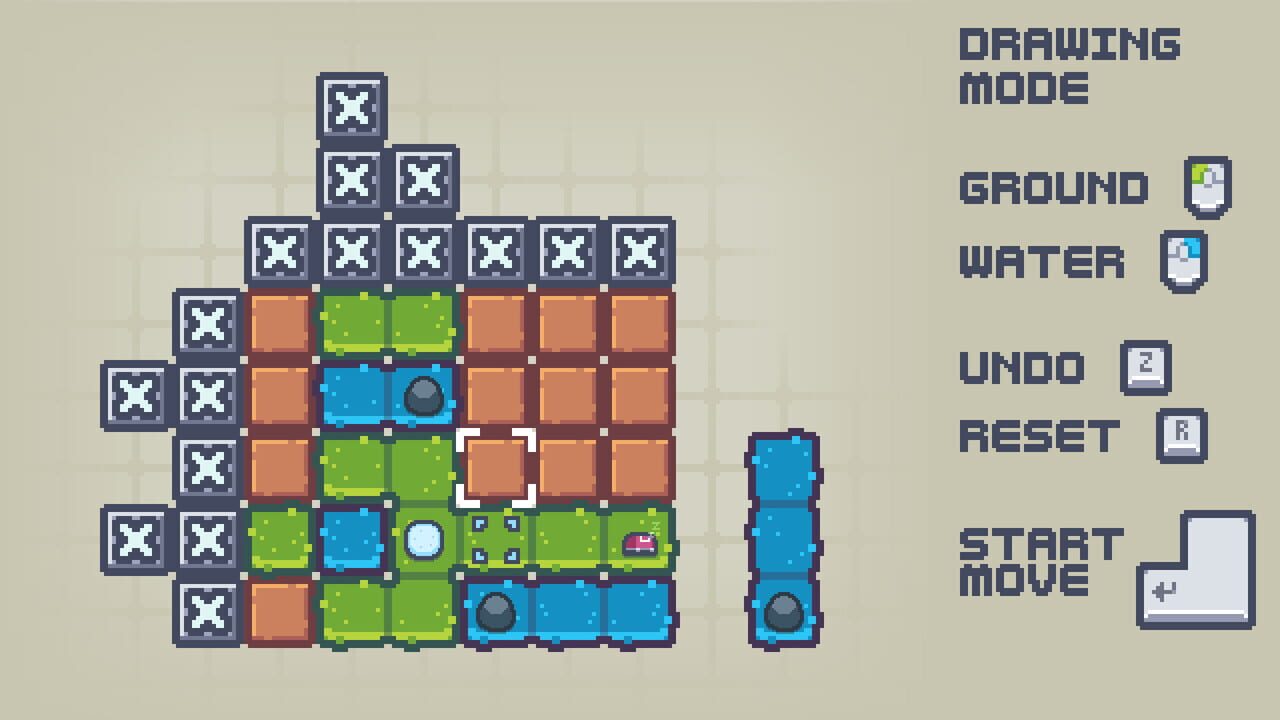Select the tile inside the white selection brackets
1280x720 pixels.
(x=497, y=467)
